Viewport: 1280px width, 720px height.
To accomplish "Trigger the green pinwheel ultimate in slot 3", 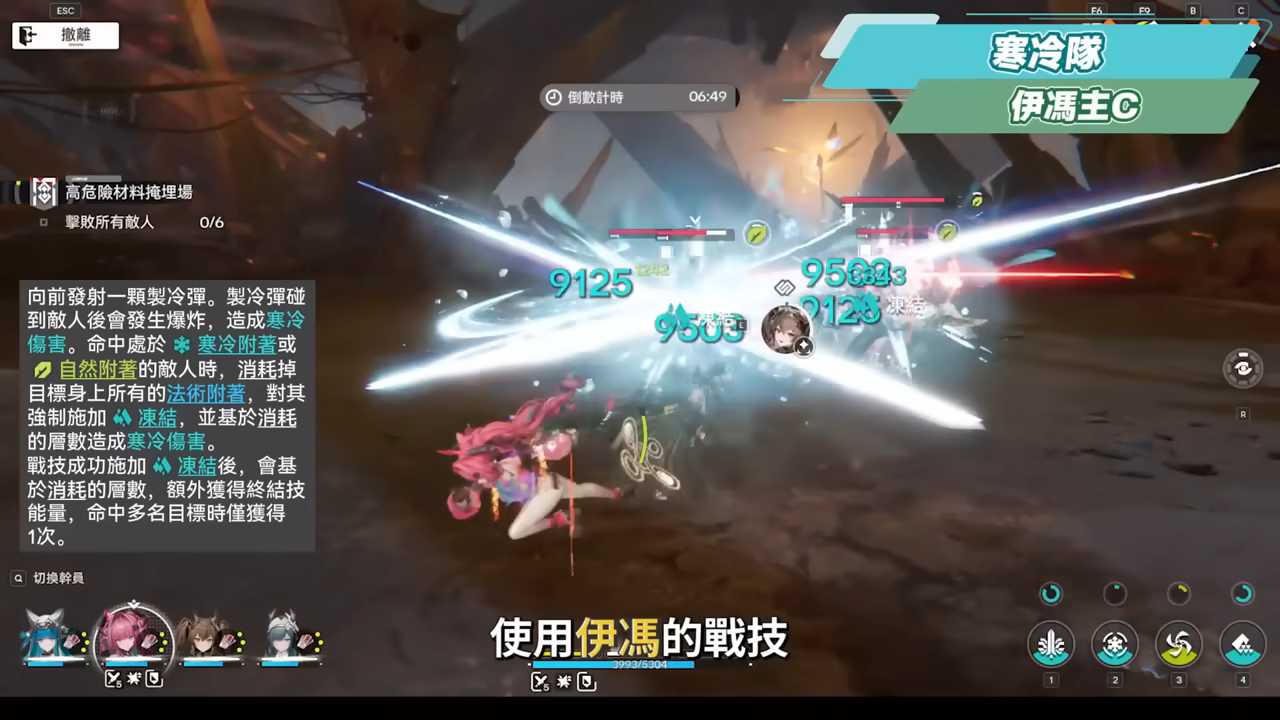I will (1177, 645).
